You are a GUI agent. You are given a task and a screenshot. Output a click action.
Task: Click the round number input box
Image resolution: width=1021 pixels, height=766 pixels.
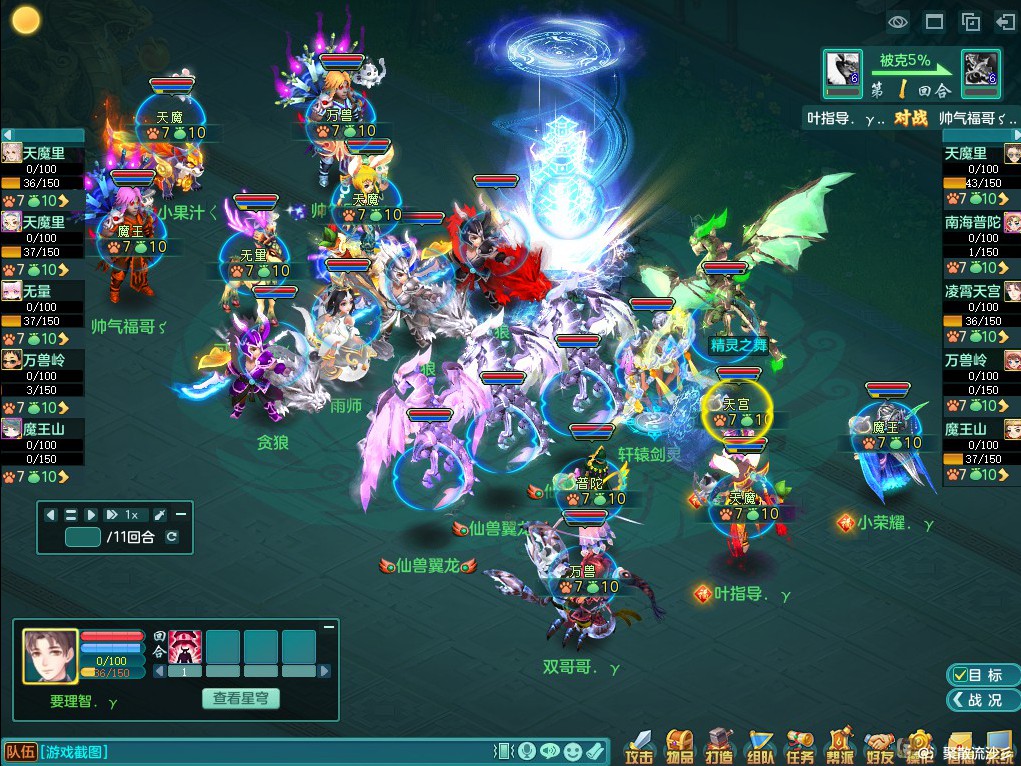[82, 537]
